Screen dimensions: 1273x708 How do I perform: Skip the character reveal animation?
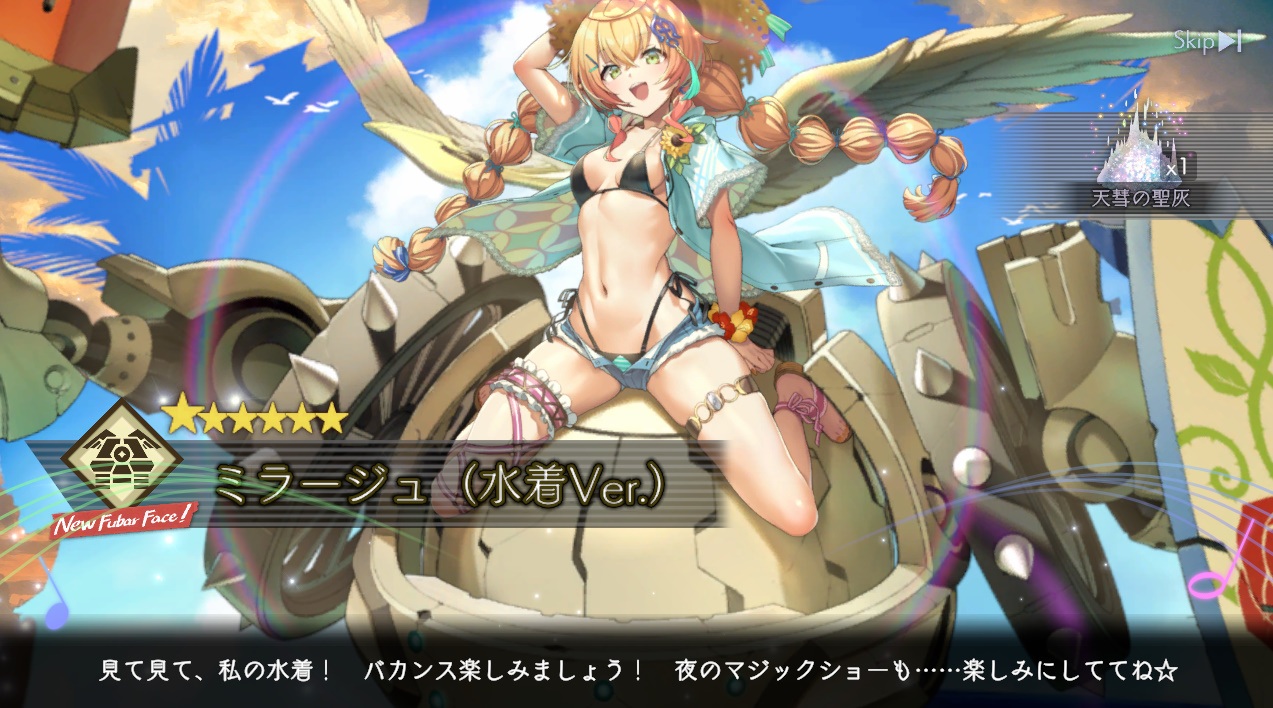(1208, 41)
